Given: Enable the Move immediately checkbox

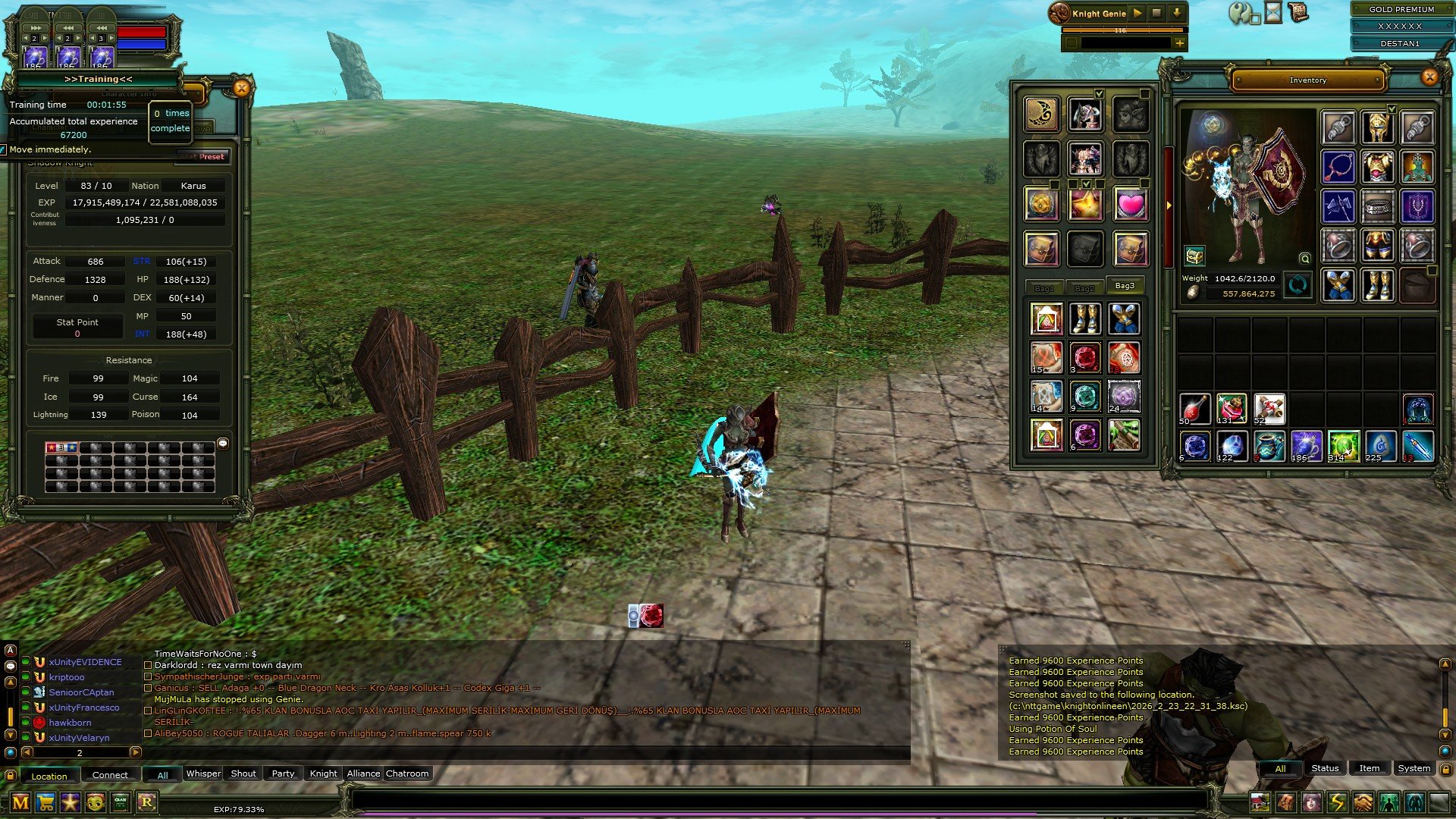Looking at the screenshot, I should coord(4,150).
